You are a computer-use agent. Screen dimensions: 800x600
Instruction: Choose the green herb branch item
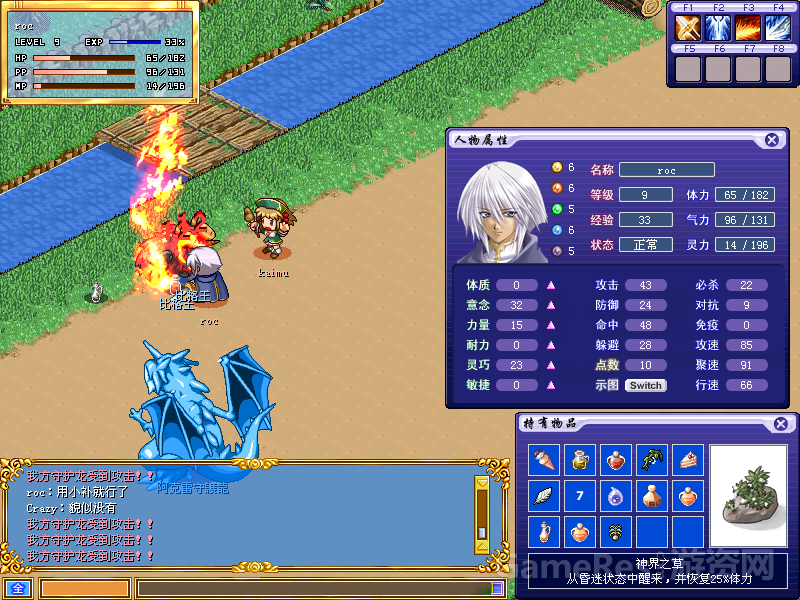(652, 460)
